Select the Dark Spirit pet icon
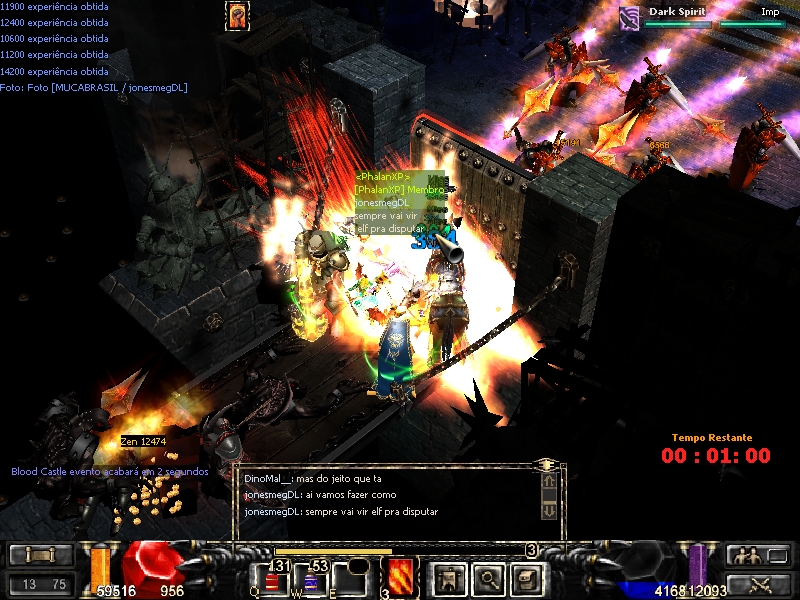 629,16
